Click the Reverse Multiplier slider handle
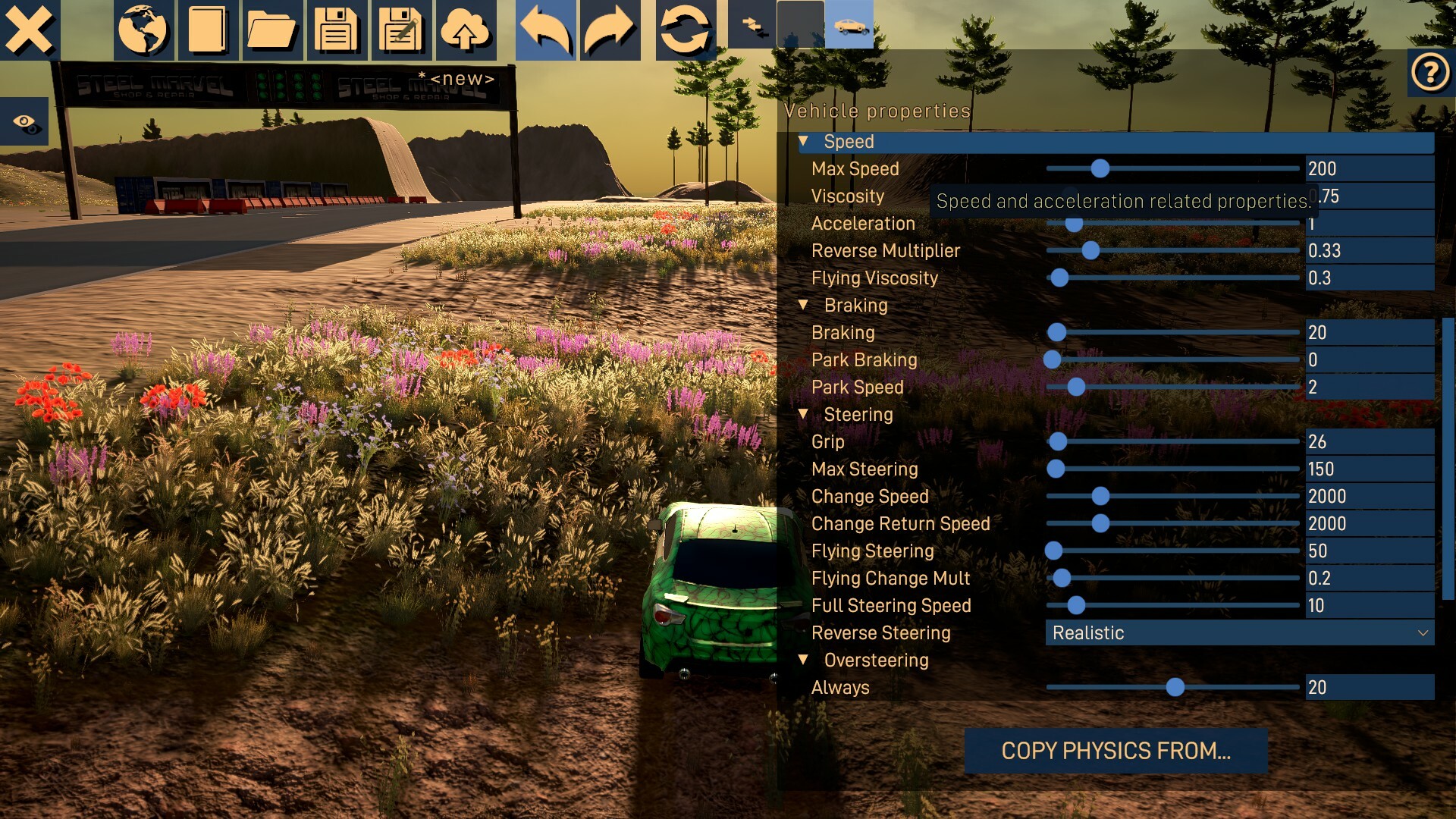Screen dimensions: 1456x819 pos(1090,251)
